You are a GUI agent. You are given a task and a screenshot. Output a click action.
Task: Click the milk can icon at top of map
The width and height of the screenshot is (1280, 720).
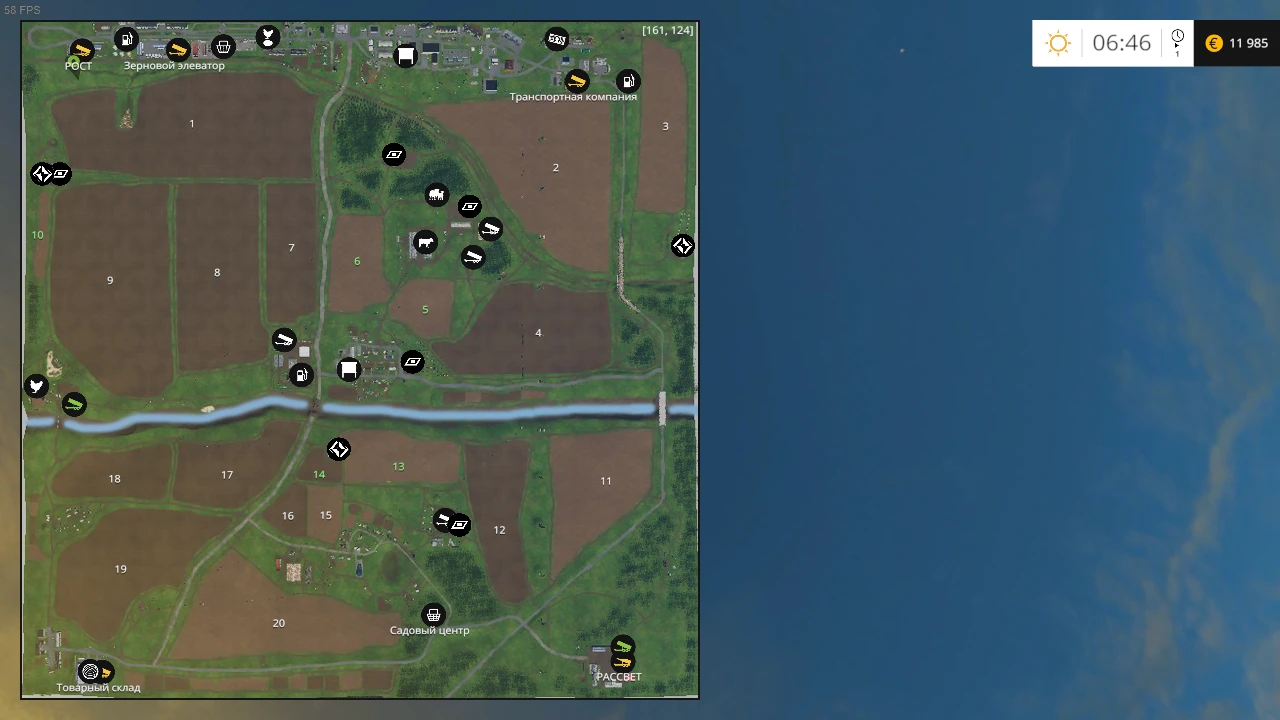[x=557, y=39]
